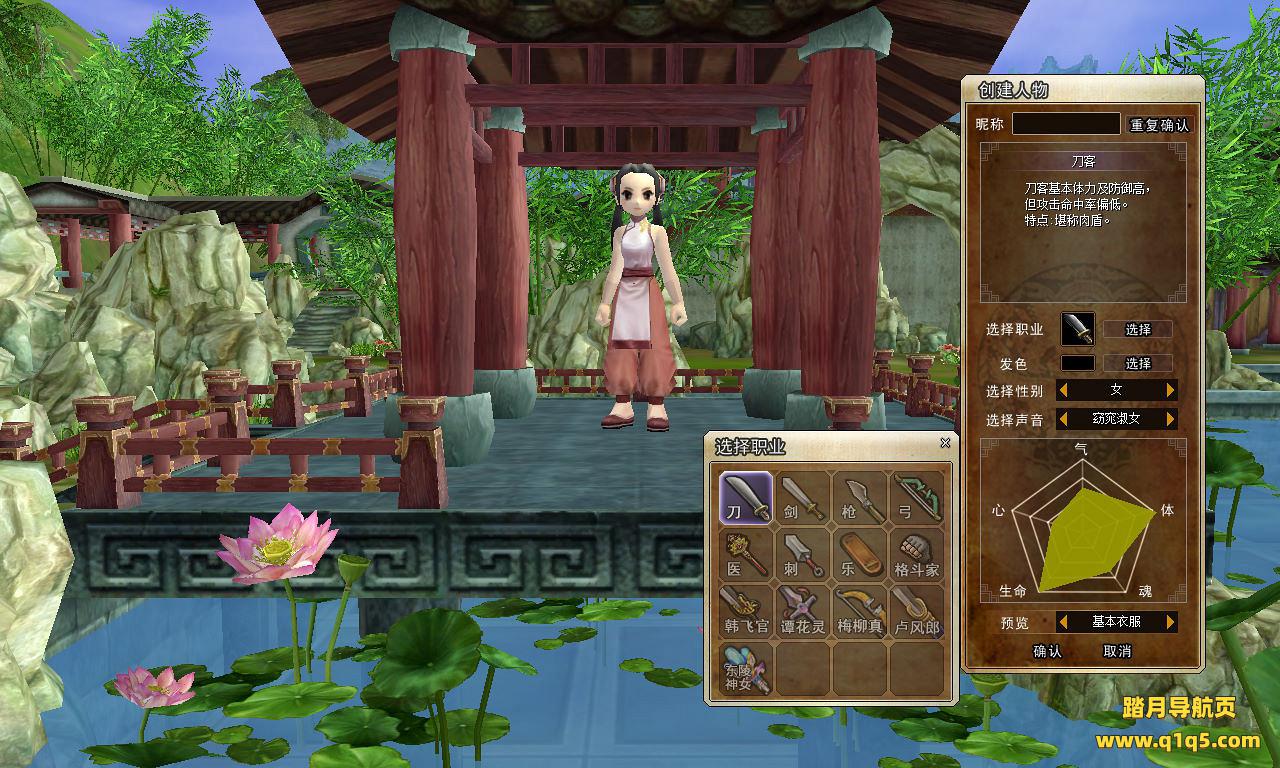Switch gender with the right arrow
The width and height of the screenshot is (1280, 768).
coord(1170,390)
